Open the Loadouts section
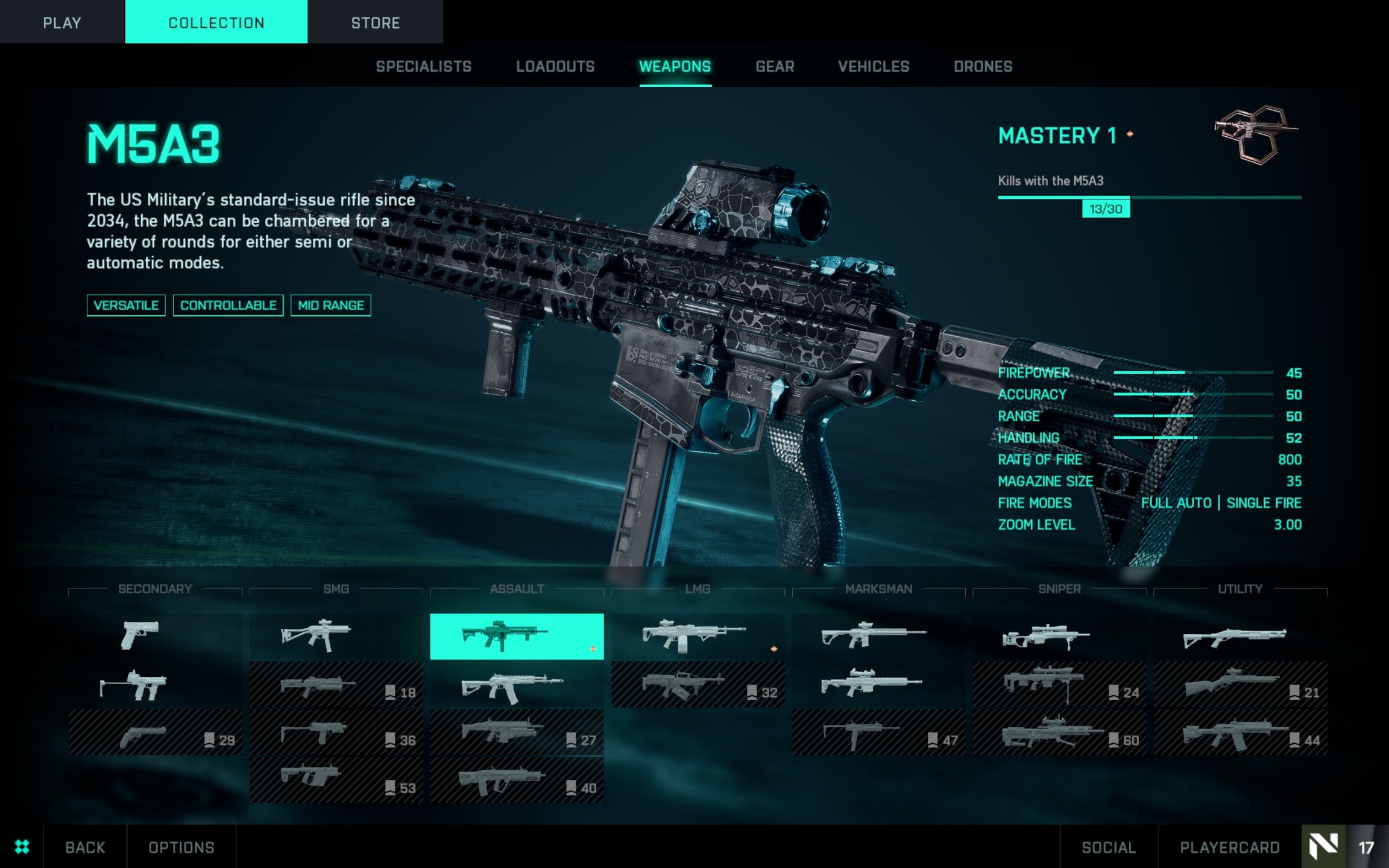Viewport: 1389px width, 868px height. [x=555, y=66]
